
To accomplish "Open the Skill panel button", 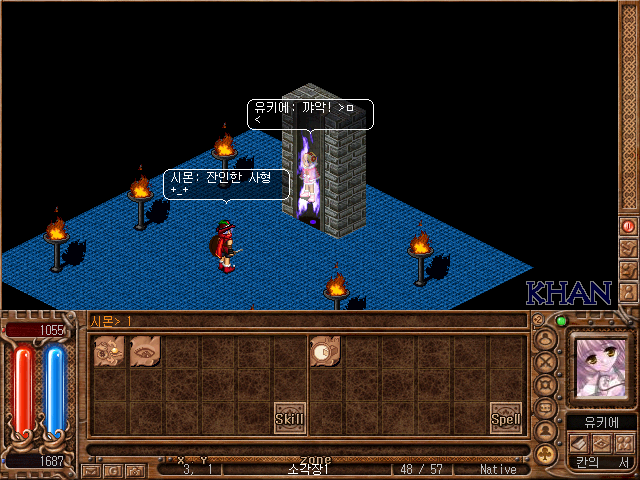I will click(290, 417).
